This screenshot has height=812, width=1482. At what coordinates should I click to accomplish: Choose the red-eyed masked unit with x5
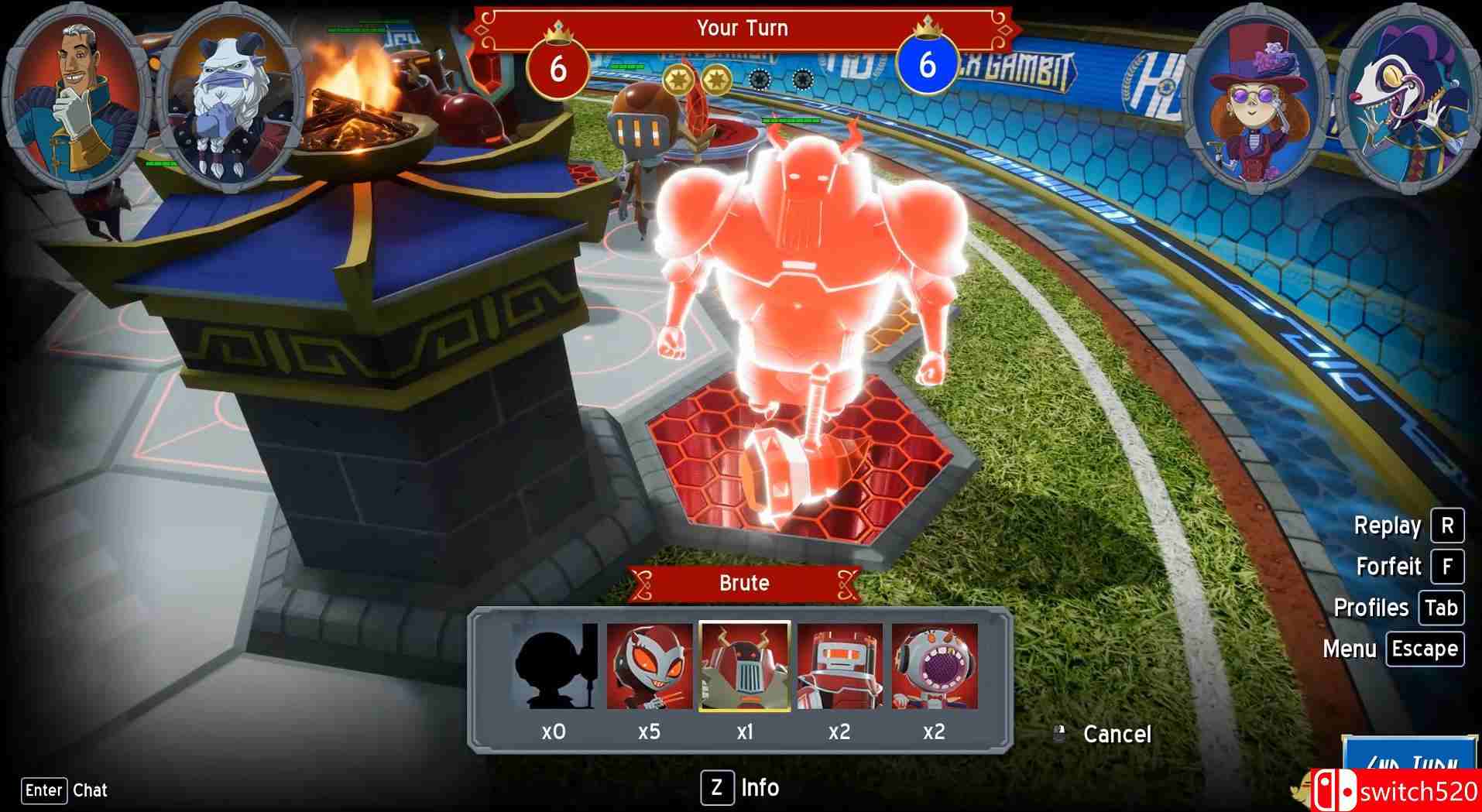point(649,666)
